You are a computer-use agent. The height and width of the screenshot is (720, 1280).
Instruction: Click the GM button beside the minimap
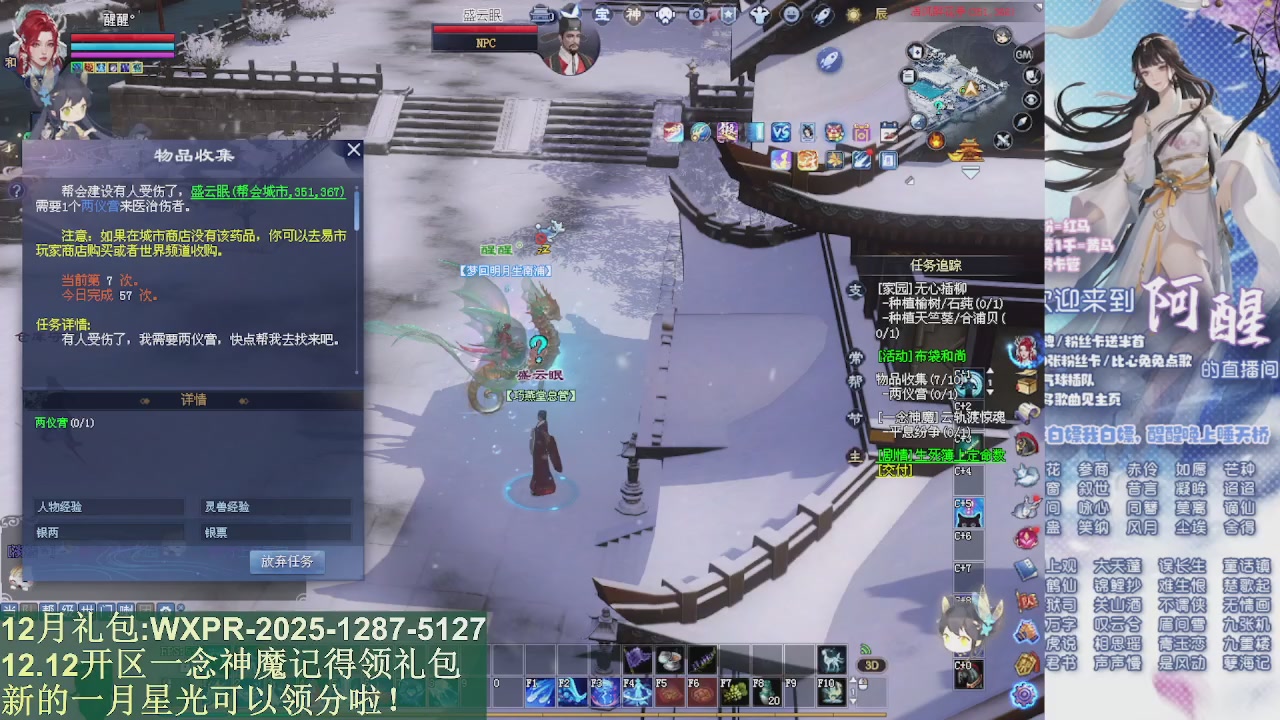[x=1025, y=56]
